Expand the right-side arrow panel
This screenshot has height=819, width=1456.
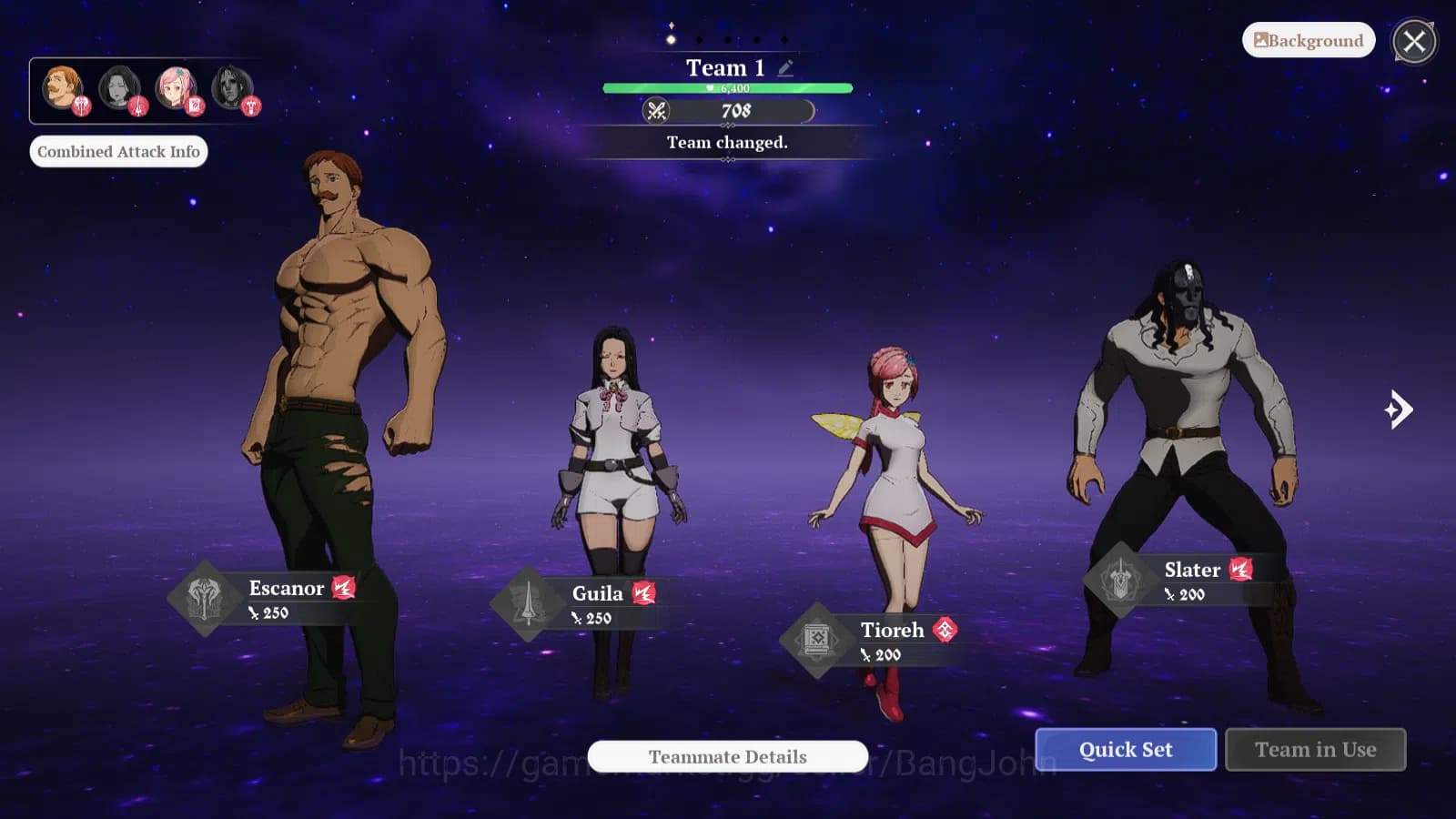tap(1400, 409)
